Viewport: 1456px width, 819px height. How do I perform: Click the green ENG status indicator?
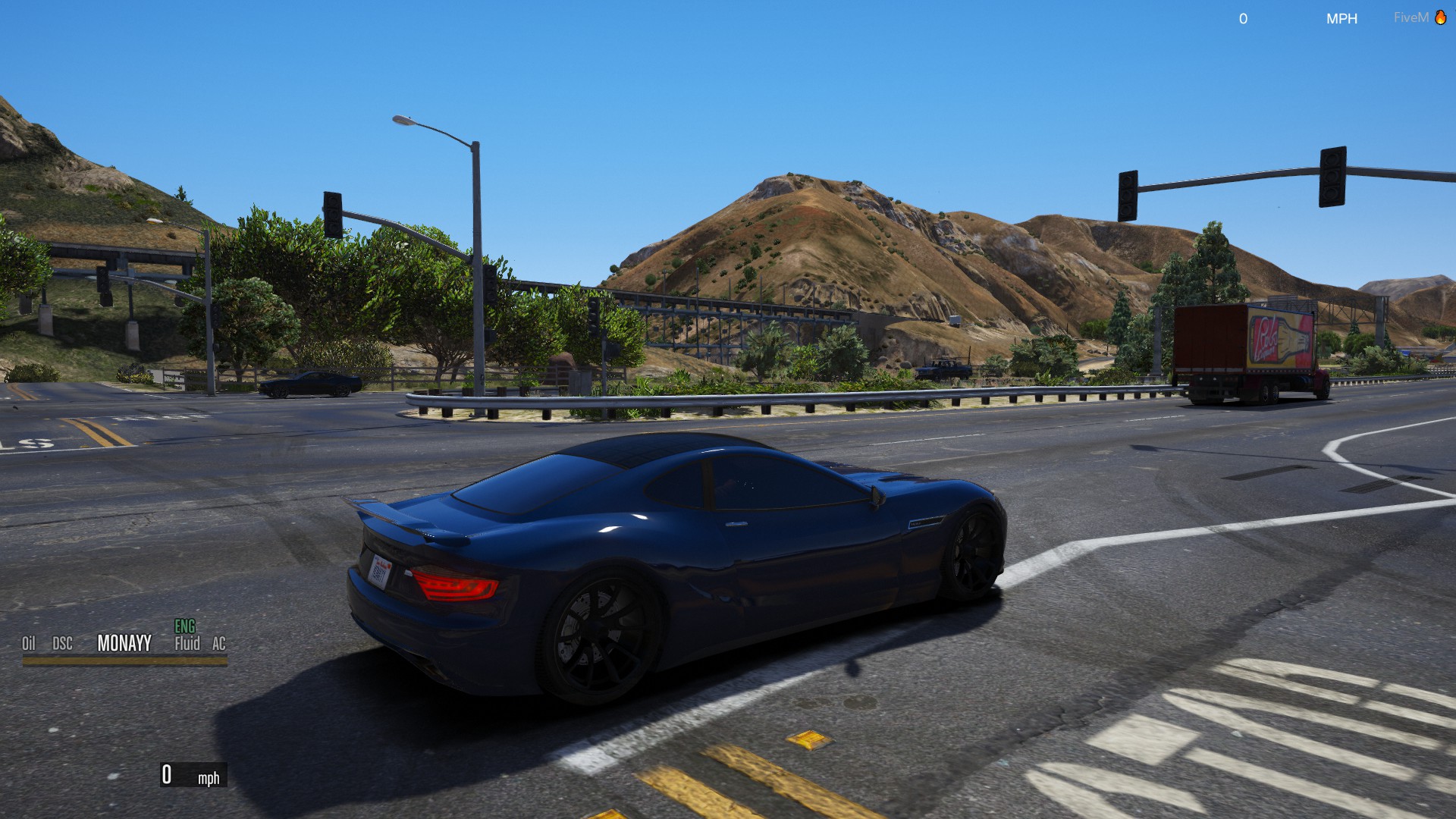[185, 626]
